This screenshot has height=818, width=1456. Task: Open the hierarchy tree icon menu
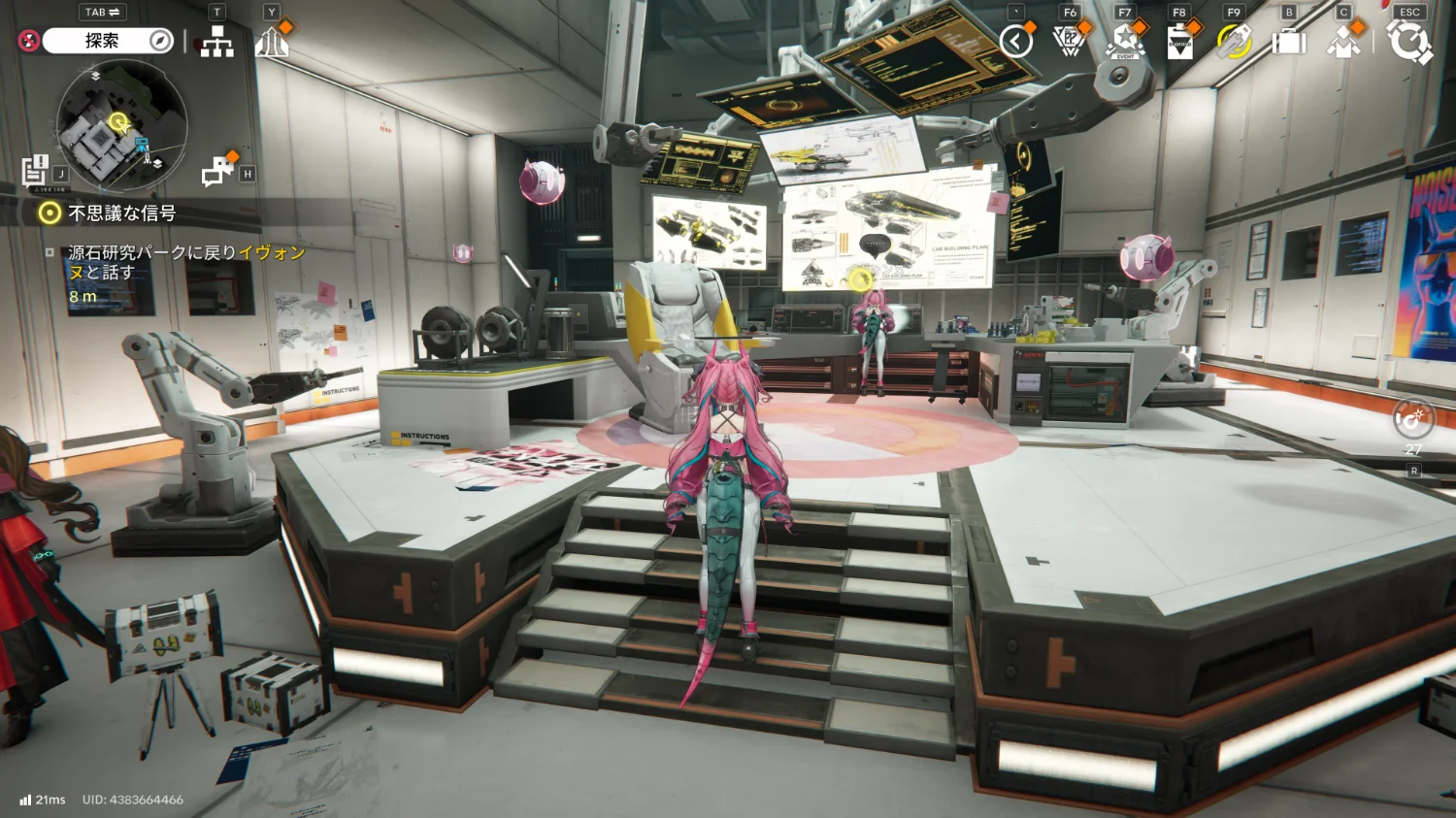coord(216,42)
